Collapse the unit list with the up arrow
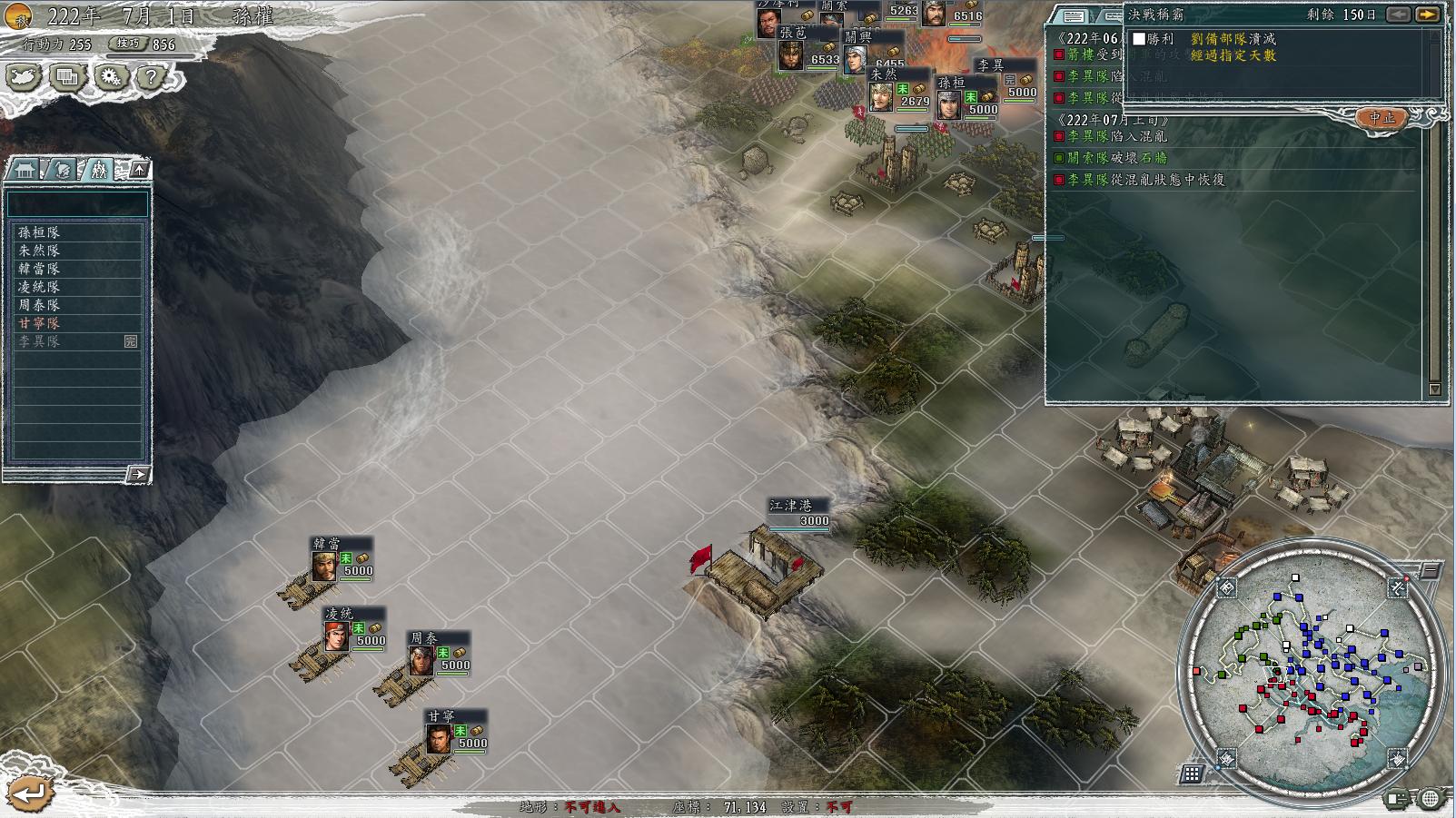This screenshot has width=1456, height=818. click(138, 170)
